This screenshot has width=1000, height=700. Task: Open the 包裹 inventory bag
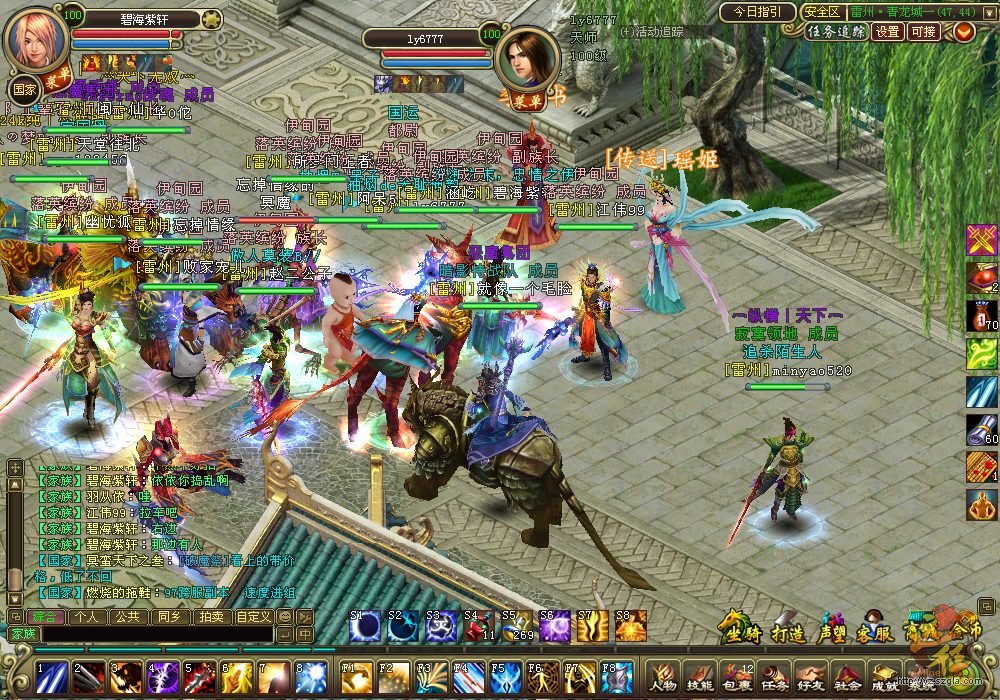pos(738,677)
